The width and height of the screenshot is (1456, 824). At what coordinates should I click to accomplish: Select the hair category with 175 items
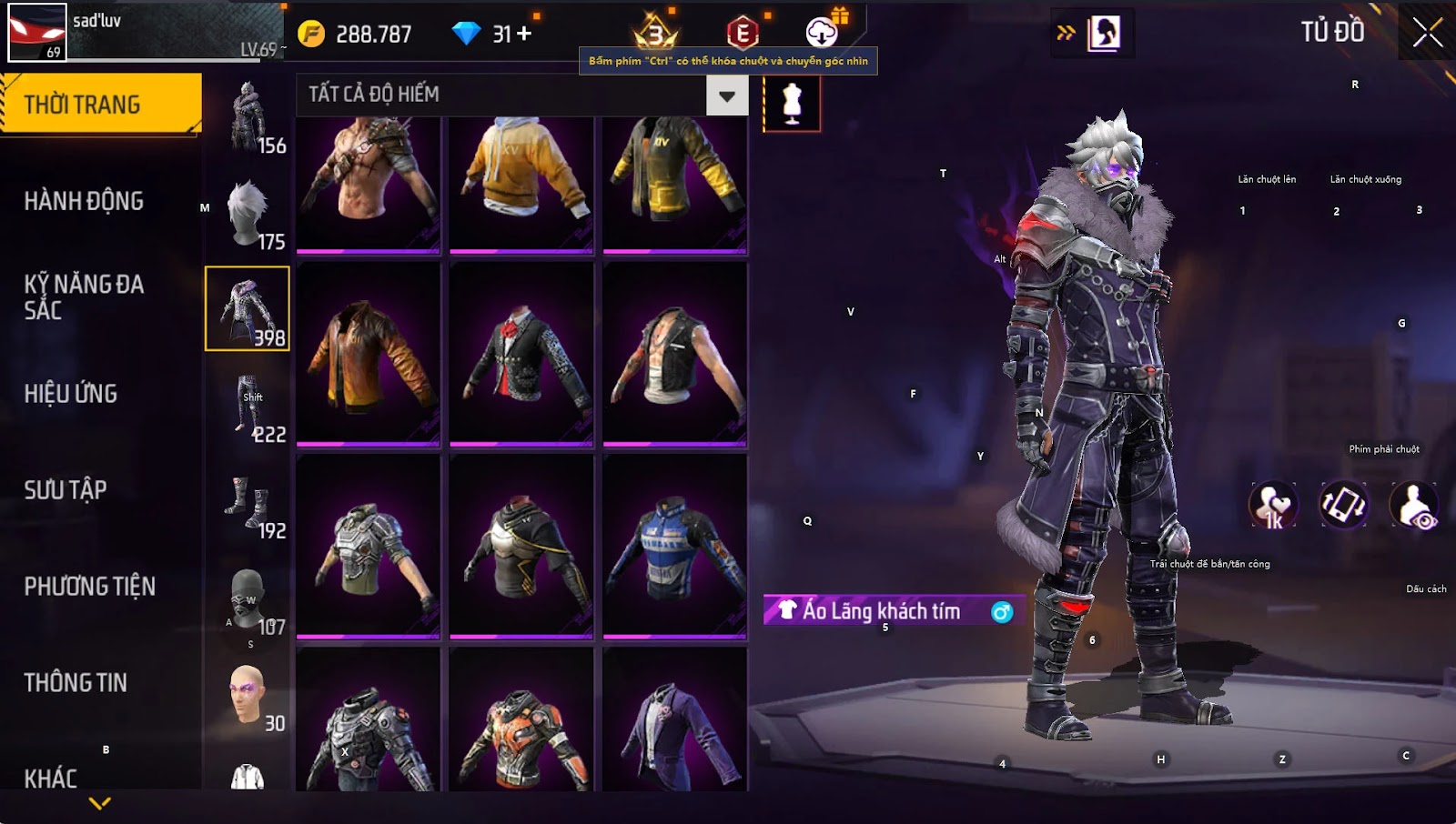tap(248, 215)
